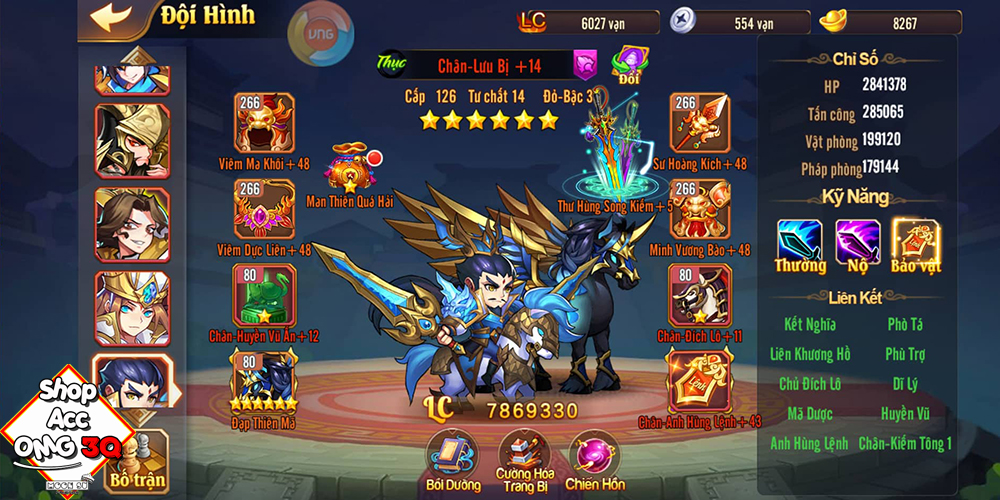
Task: Go back with the arrow button
Action: coord(111,17)
